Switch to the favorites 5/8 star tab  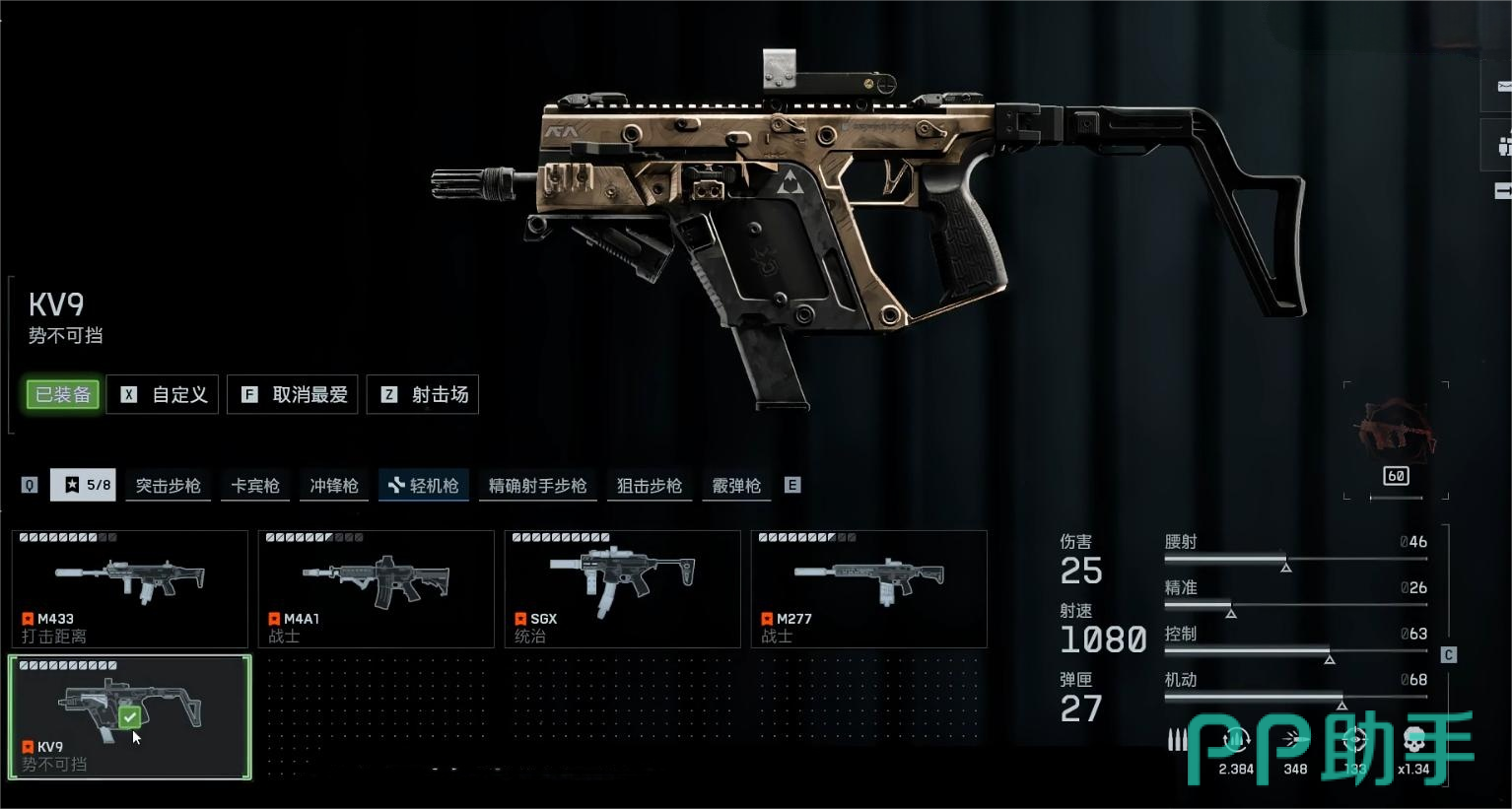tap(84, 485)
